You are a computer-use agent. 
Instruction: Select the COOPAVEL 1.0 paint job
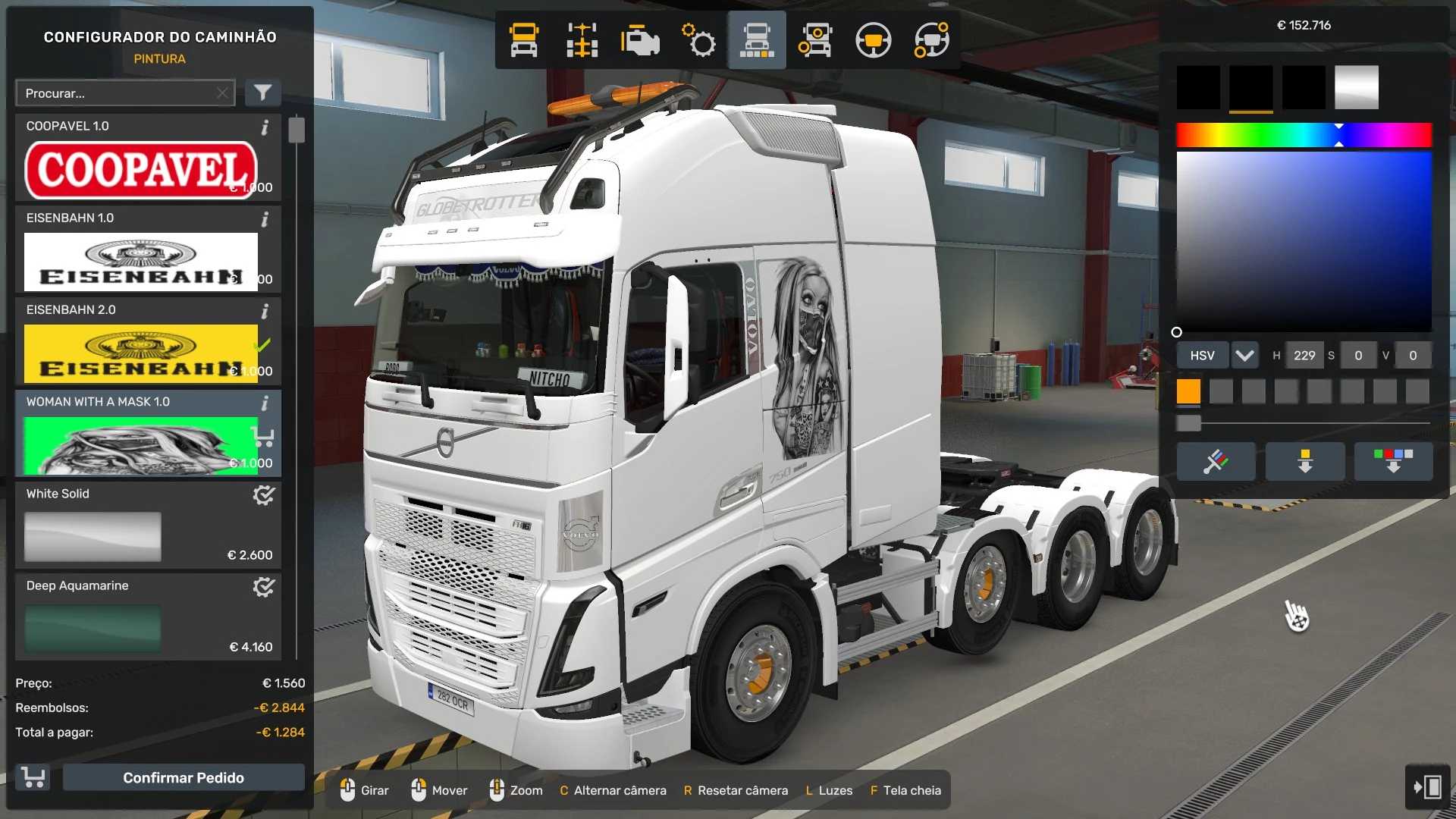pyautogui.click(x=141, y=168)
